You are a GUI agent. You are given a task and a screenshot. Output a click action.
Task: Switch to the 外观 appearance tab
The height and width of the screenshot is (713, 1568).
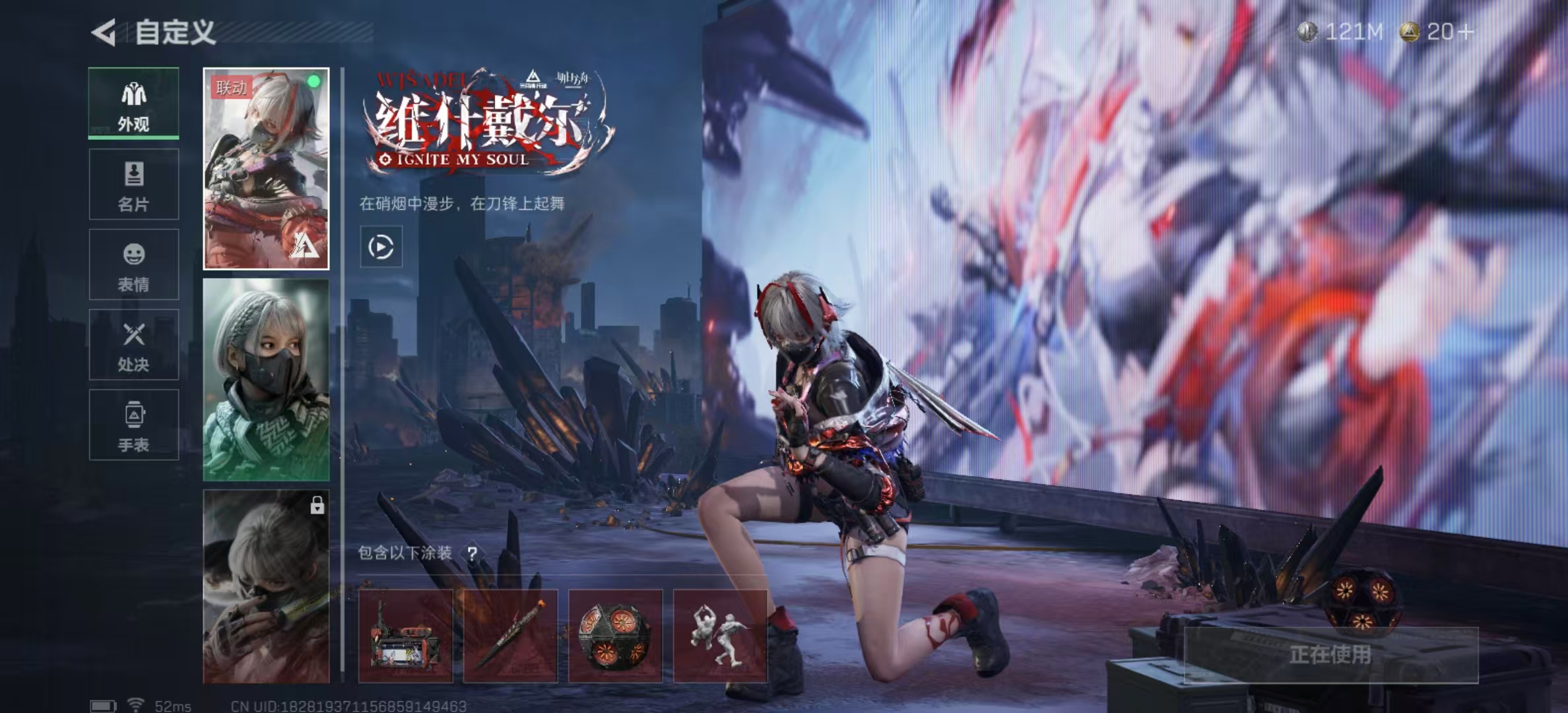[134, 104]
